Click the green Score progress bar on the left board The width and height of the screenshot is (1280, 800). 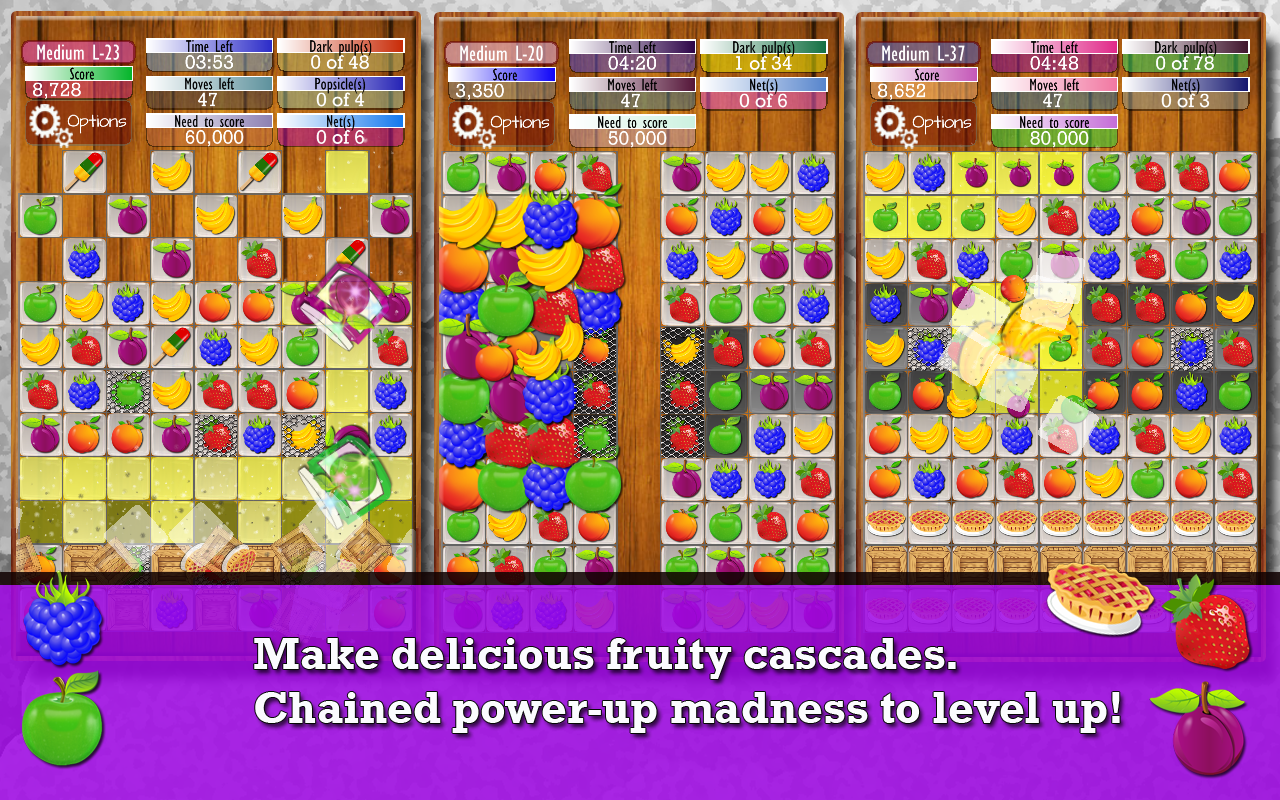pyautogui.click(x=78, y=74)
